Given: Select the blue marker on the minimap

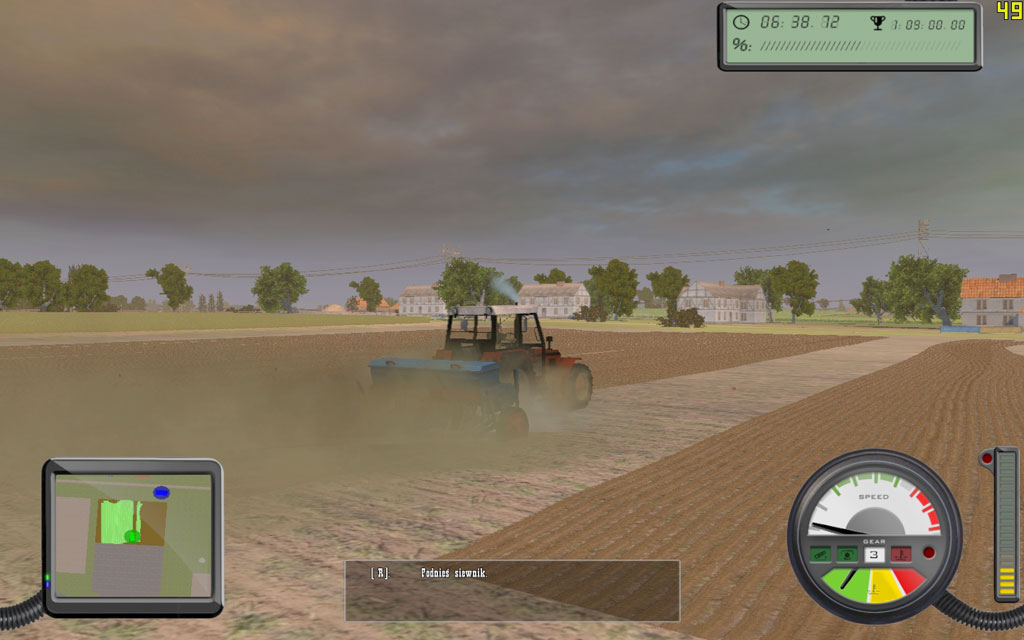Looking at the screenshot, I should coord(162,492).
